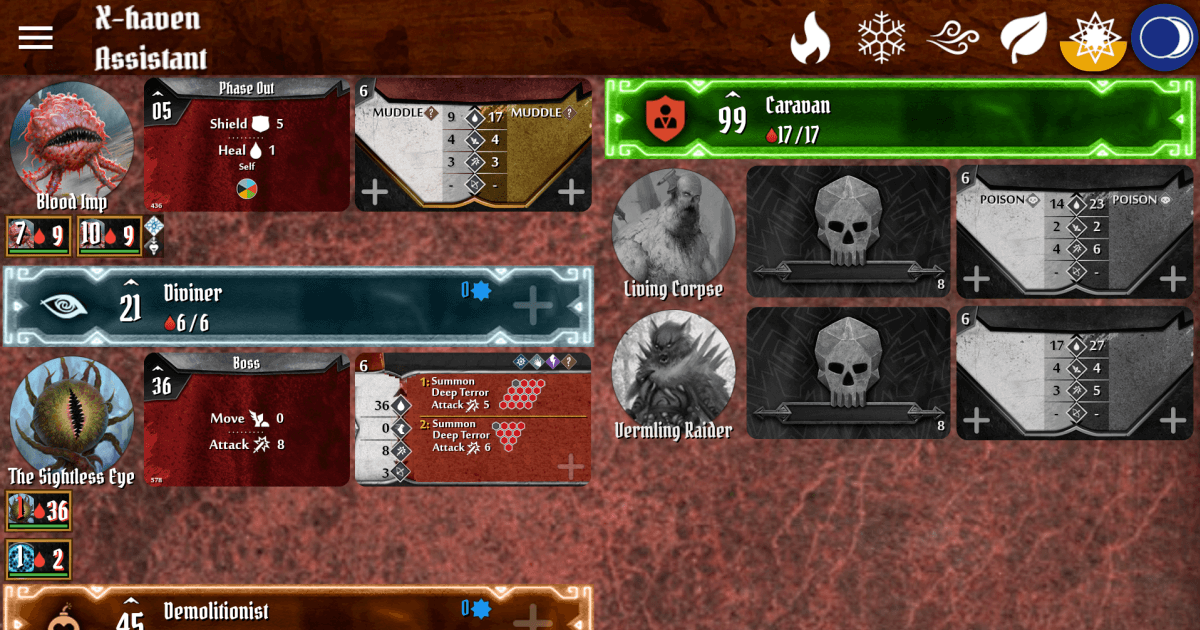Image resolution: width=1200 pixels, height=630 pixels.
Task: Toggle the air element icon
Action: tap(952, 40)
